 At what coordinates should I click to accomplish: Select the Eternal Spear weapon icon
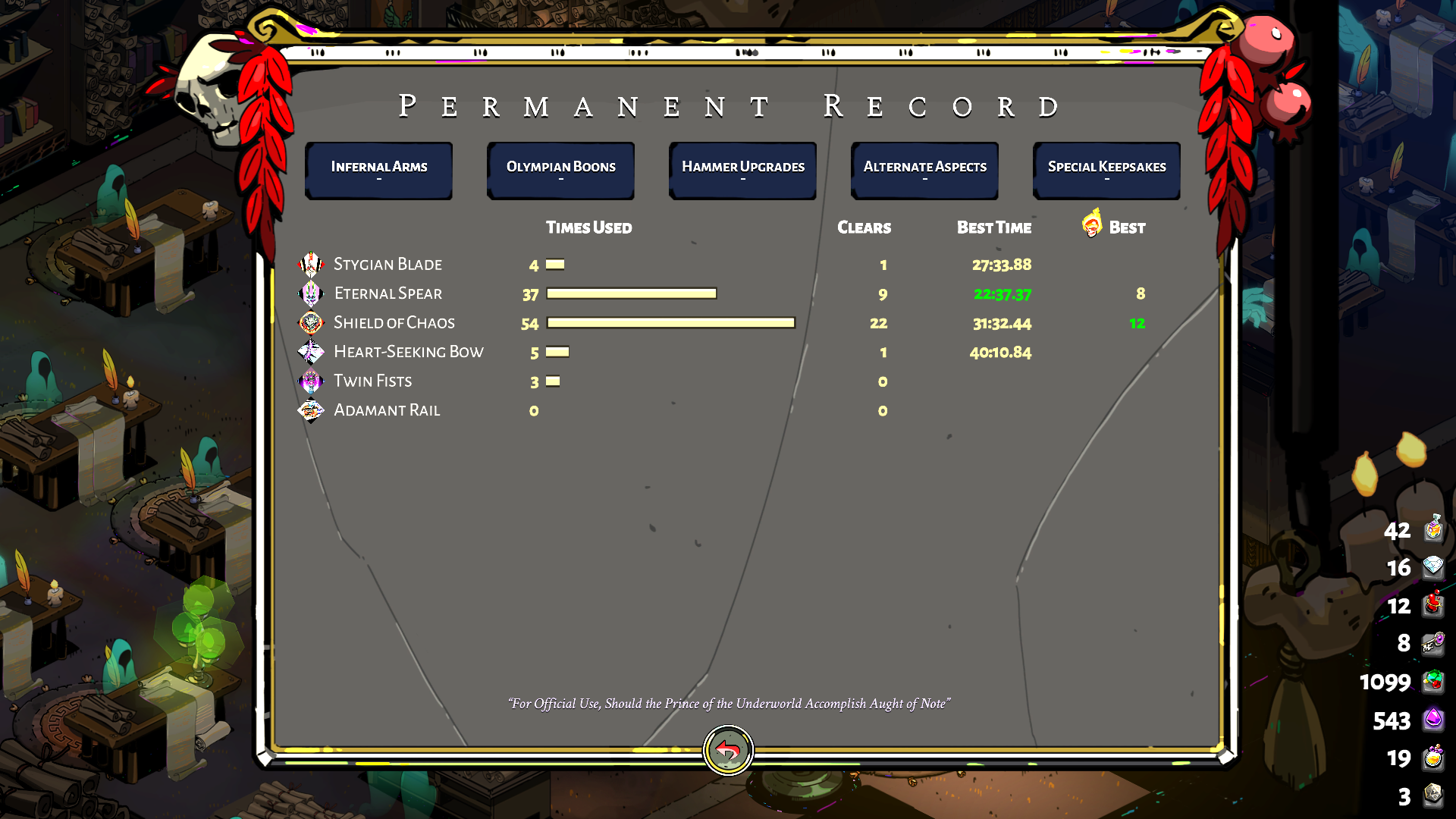tap(310, 293)
